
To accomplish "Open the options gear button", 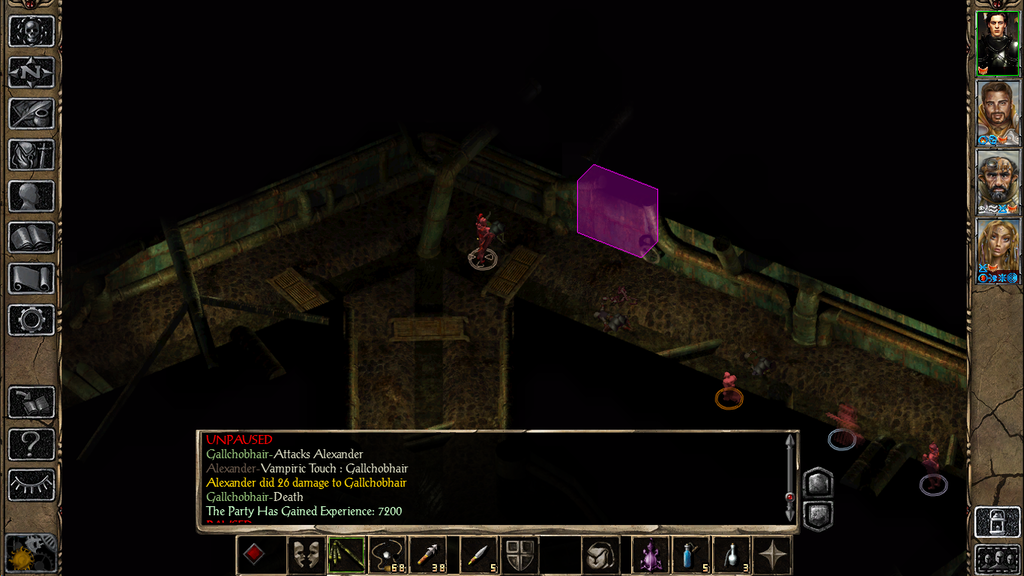I will click(31, 320).
